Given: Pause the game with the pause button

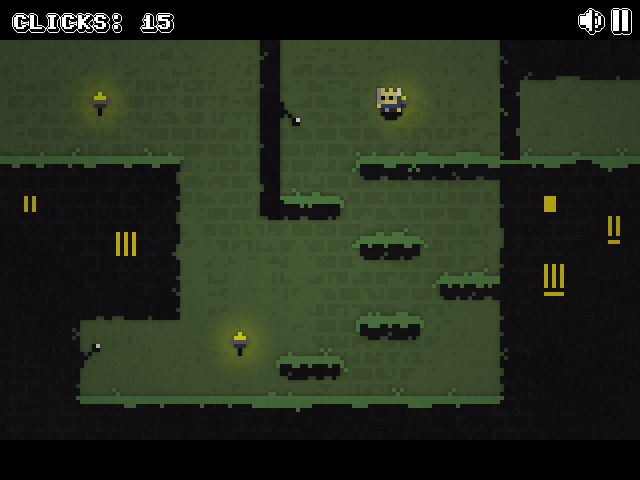Looking at the screenshot, I should [621, 21].
